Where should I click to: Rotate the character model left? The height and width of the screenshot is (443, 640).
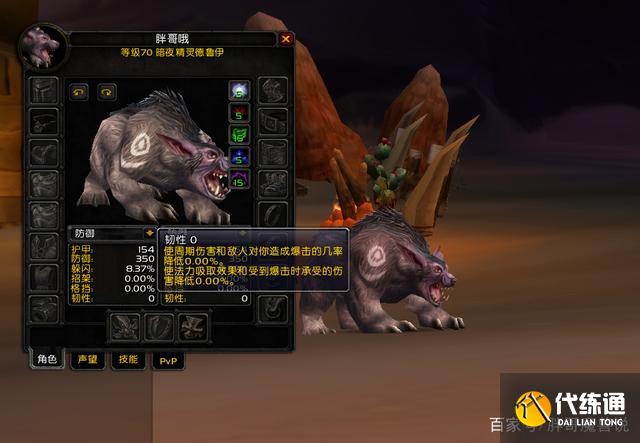click(x=78, y=91)
